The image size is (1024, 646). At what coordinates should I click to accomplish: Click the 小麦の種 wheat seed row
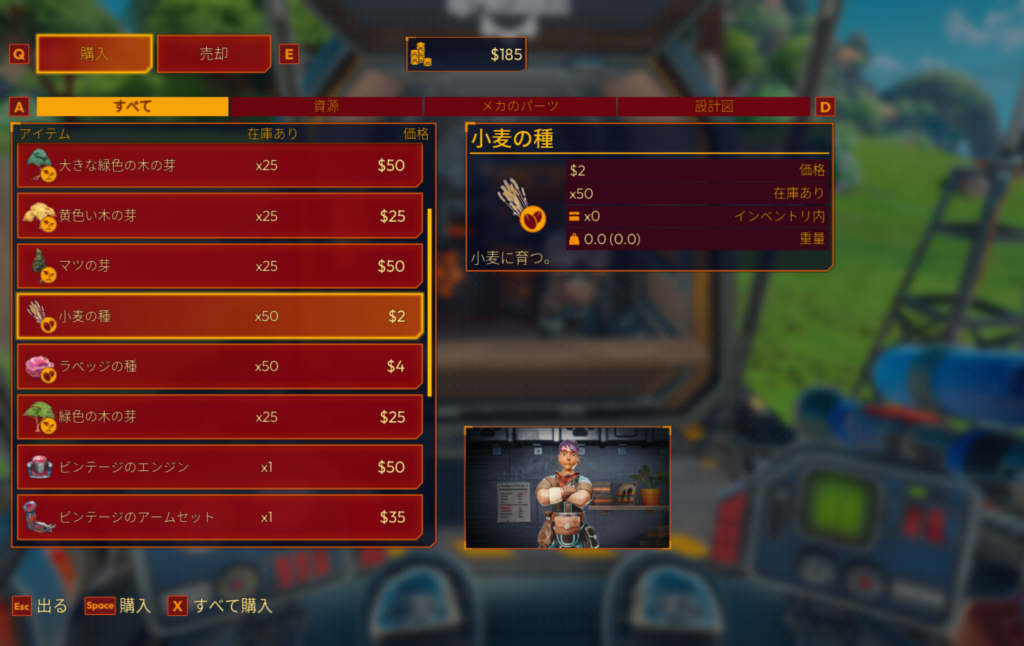click(220, 316)
